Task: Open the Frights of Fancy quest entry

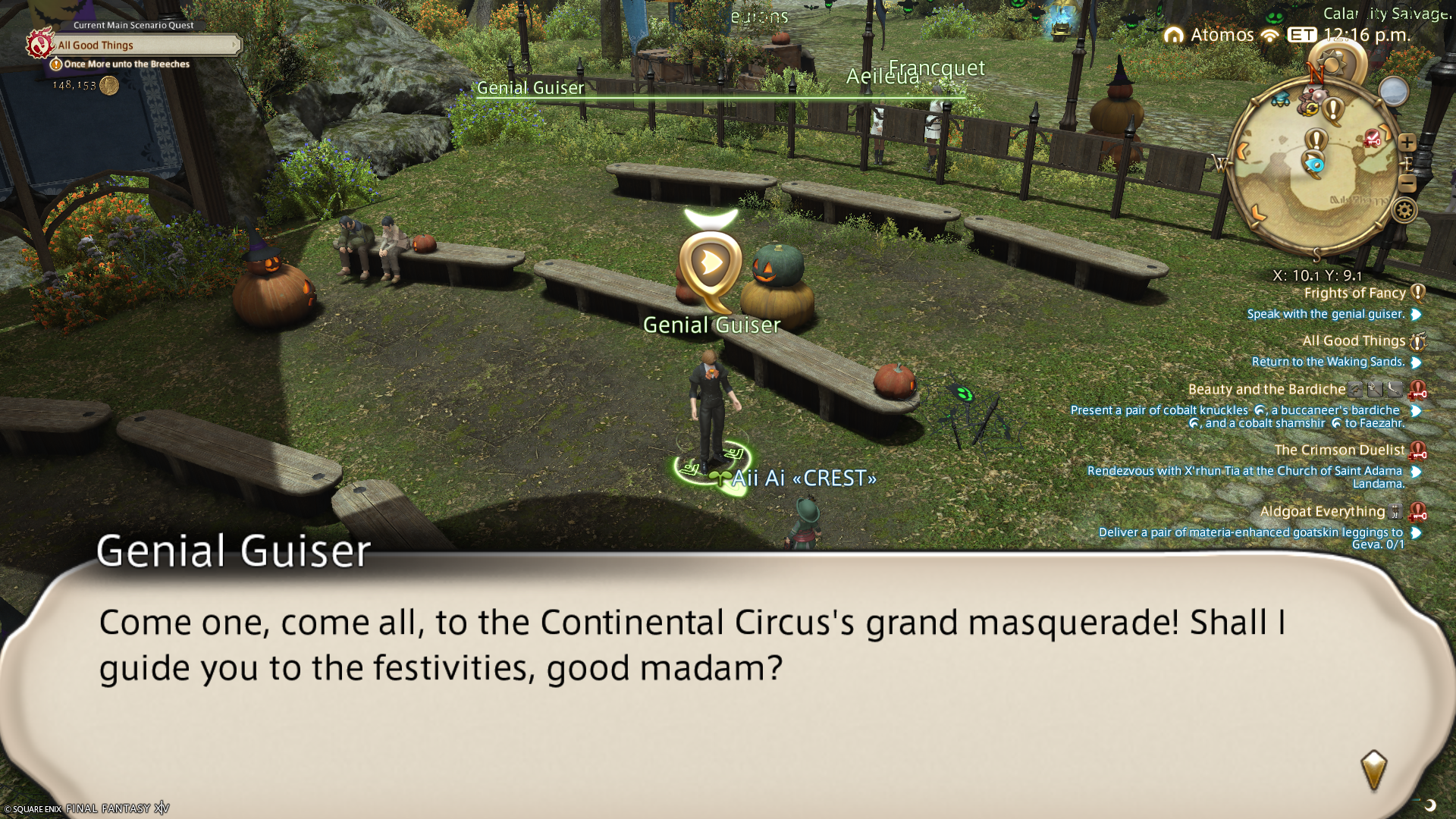Action: tap(1354, 293)
